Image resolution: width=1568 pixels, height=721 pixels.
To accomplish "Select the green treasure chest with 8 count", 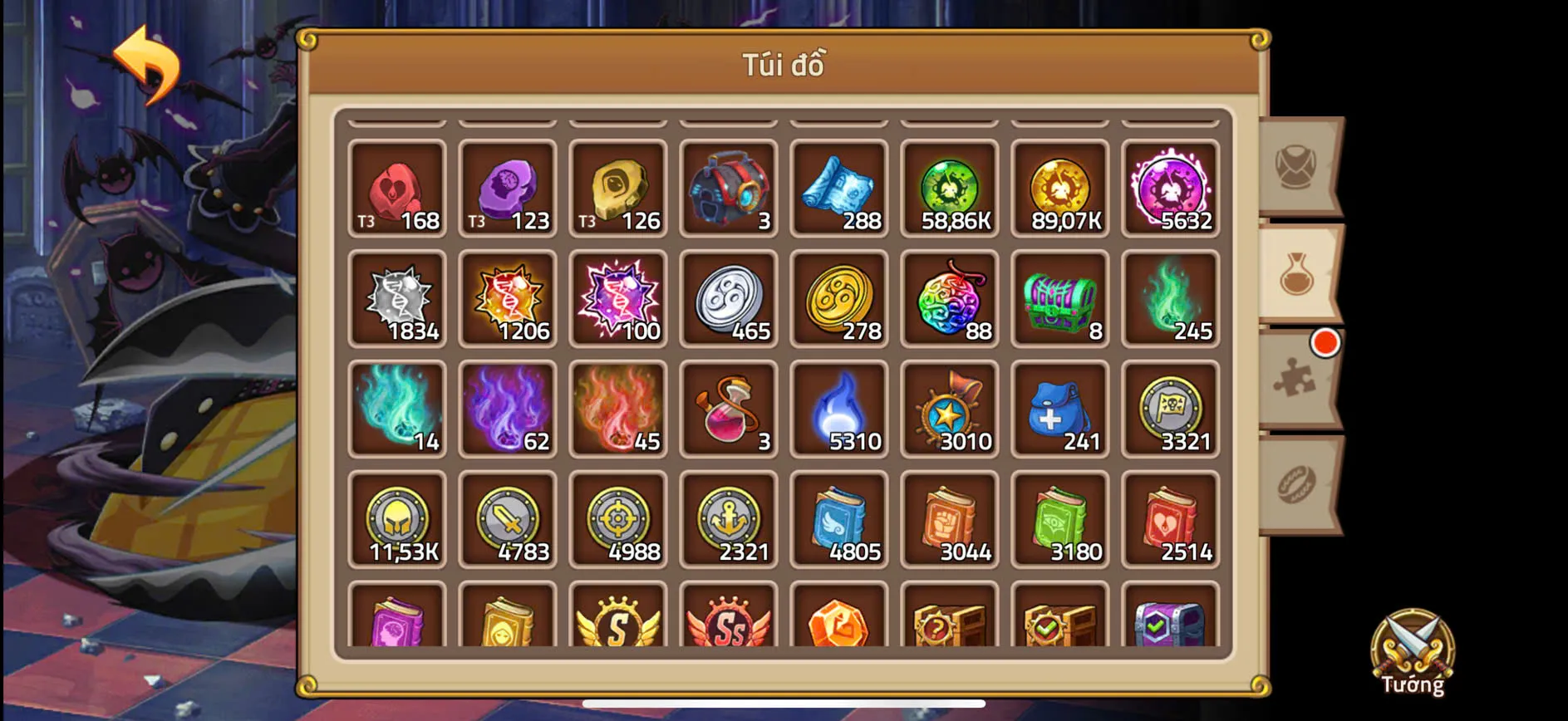I will tap(1059, 301).
